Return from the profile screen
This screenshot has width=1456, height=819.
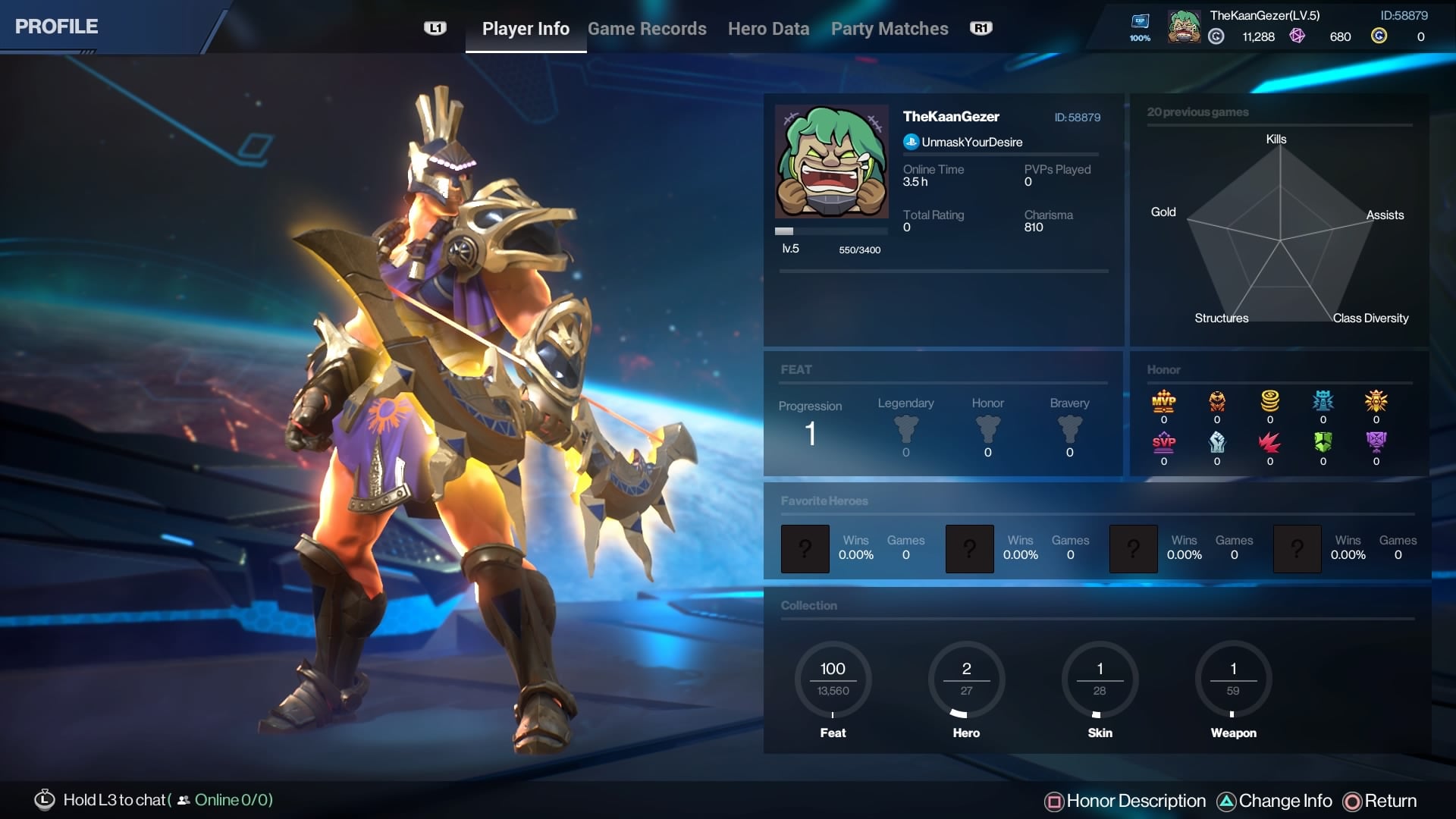1380,801
